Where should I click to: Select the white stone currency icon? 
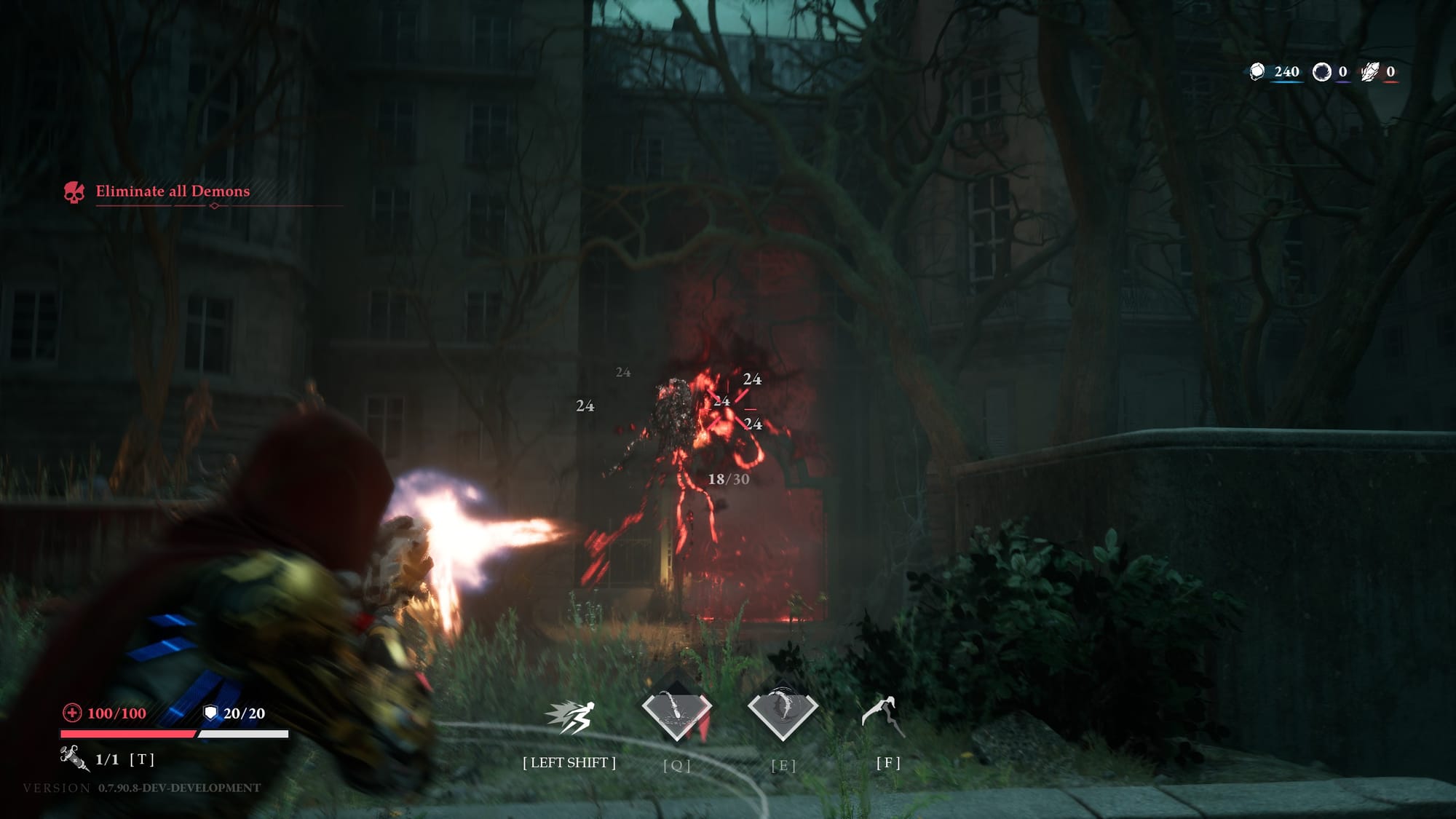pos(1257,71)
